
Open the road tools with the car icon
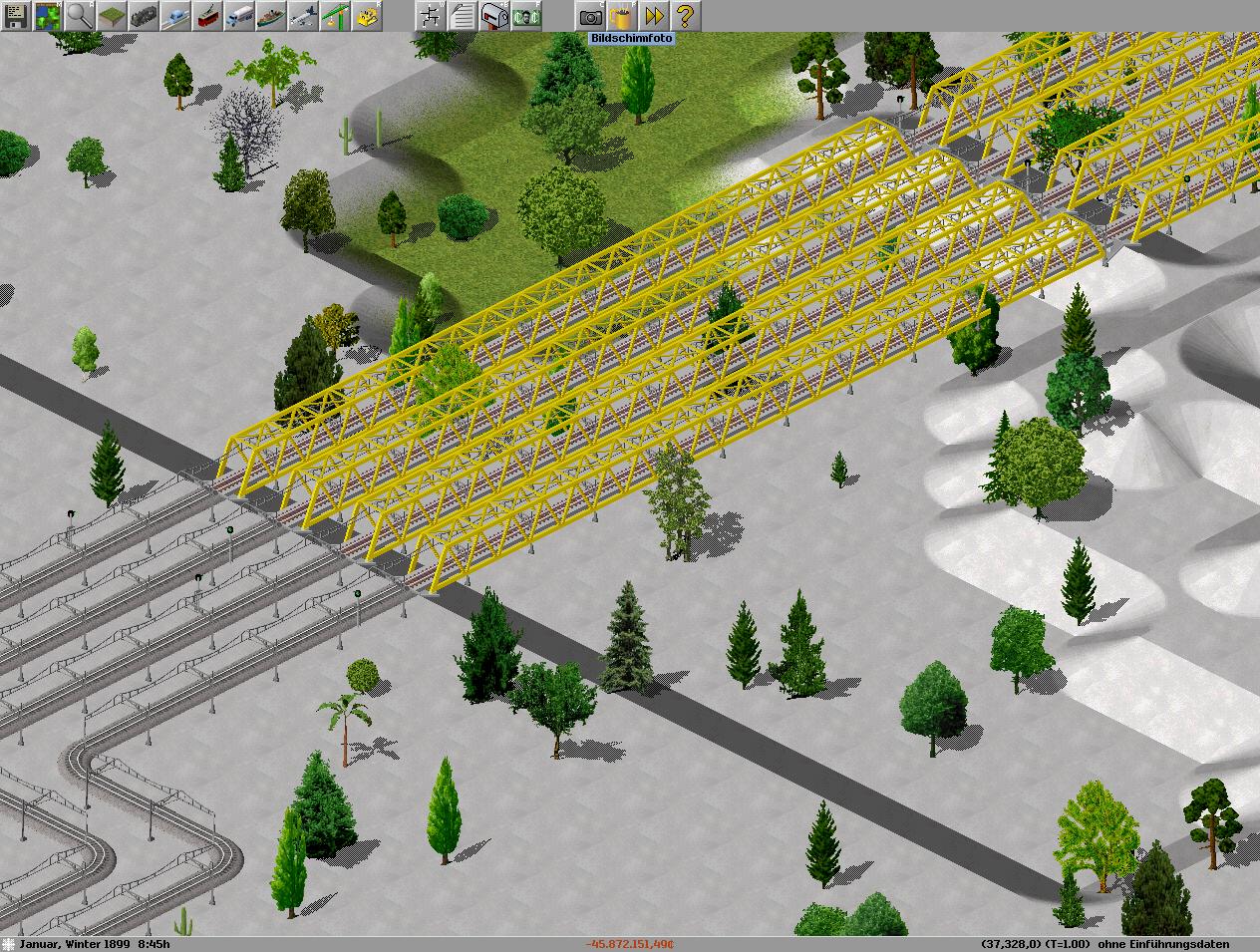click(175, 15)
